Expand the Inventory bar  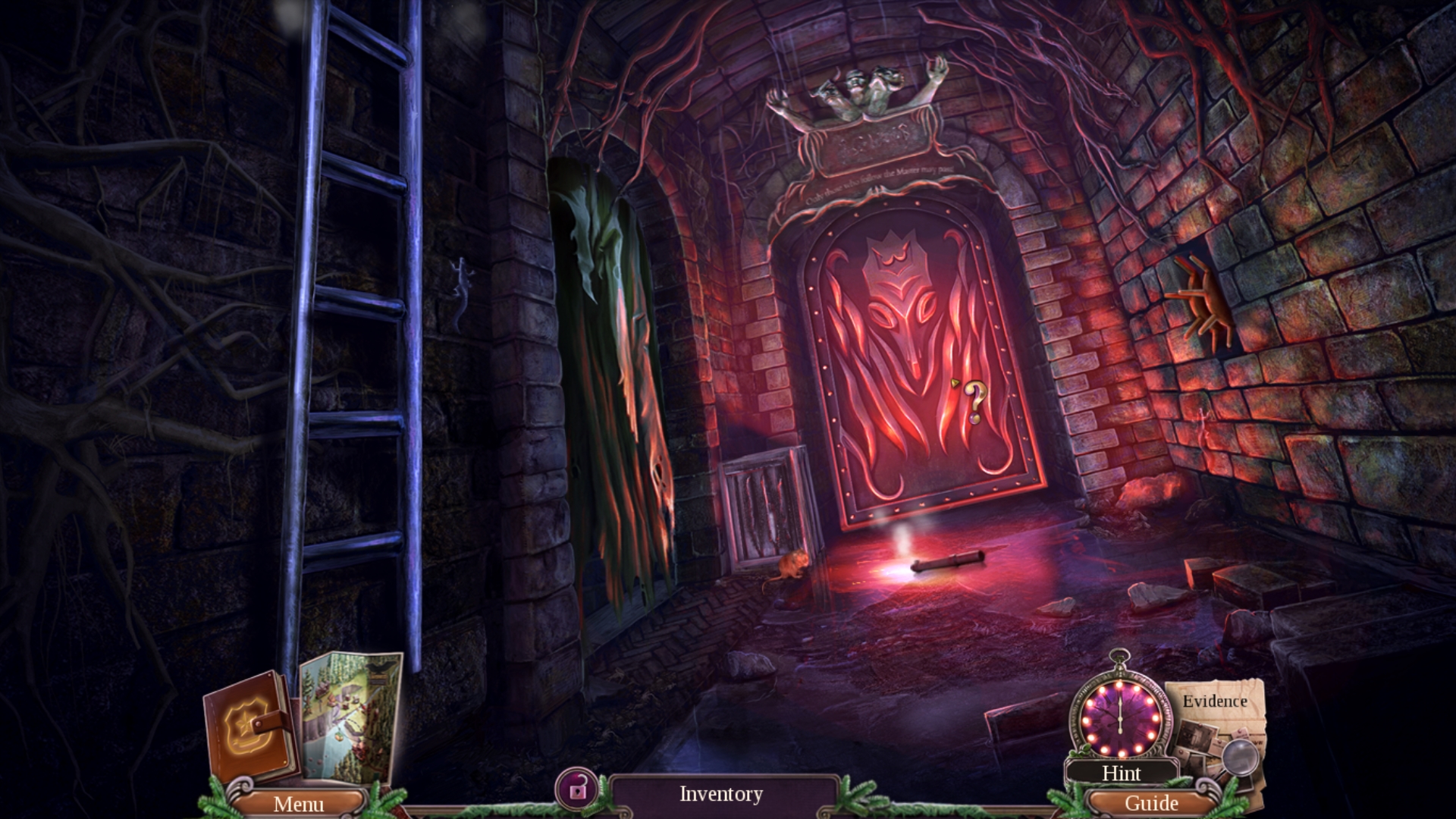point(719,794)
